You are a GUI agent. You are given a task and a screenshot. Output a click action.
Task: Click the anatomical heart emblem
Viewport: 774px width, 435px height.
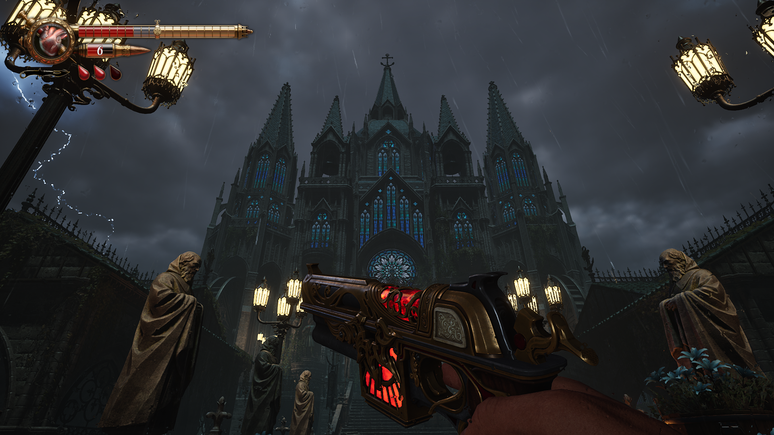coord(52,40)
